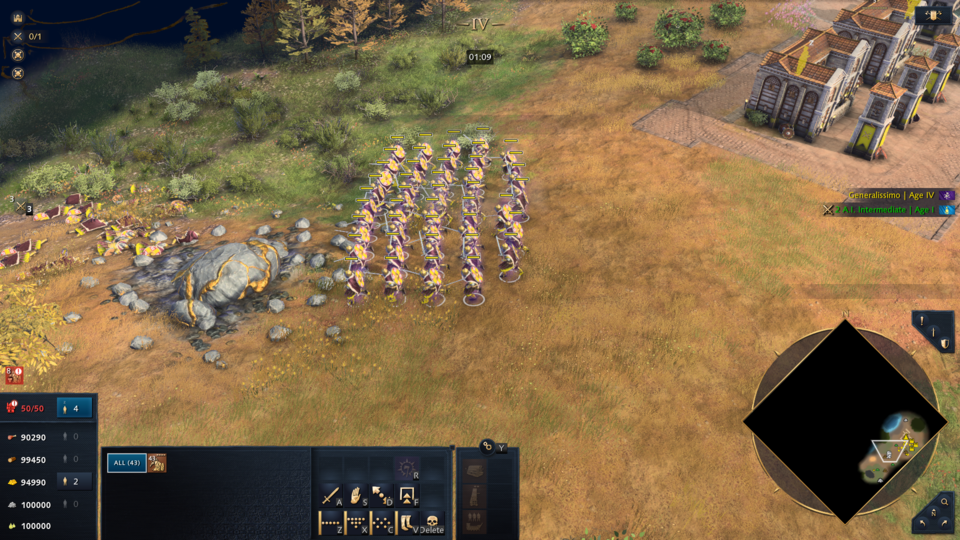Toggle the minimap shield filter button

pyautogui.click(x=944, y=343)
